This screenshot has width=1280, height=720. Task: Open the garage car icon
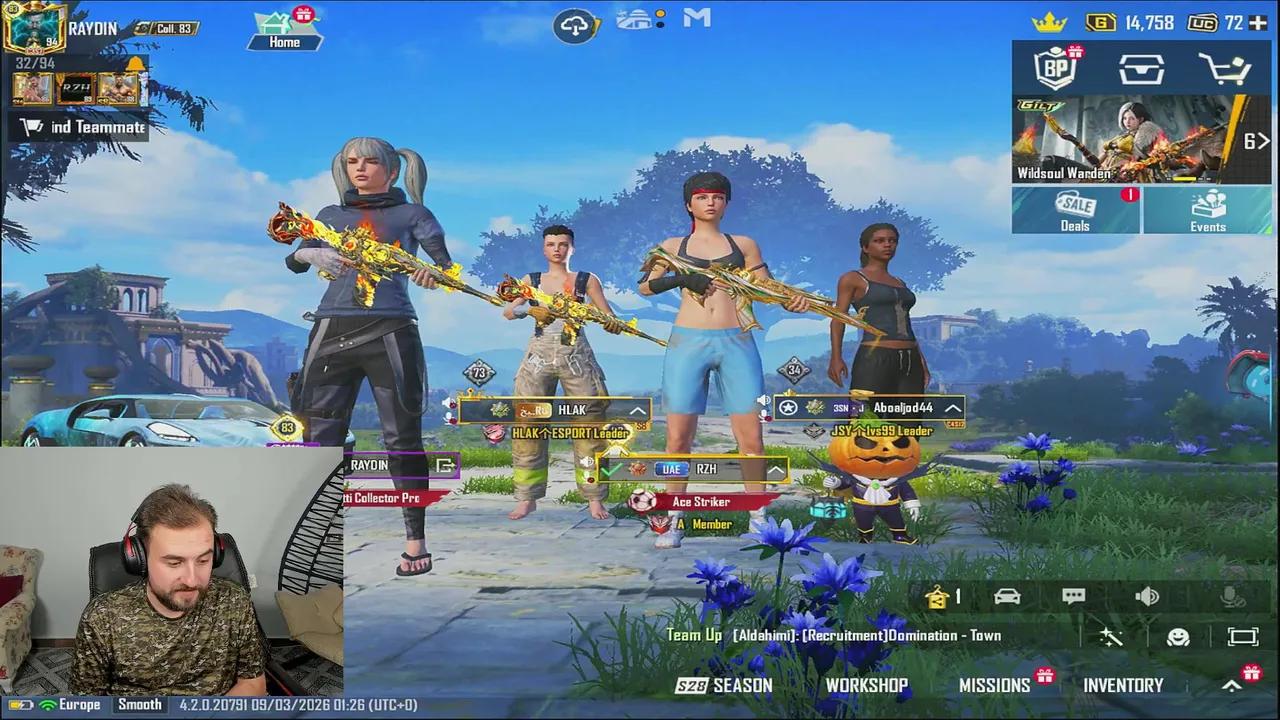pyautogui.click(x=1007, y=596)
